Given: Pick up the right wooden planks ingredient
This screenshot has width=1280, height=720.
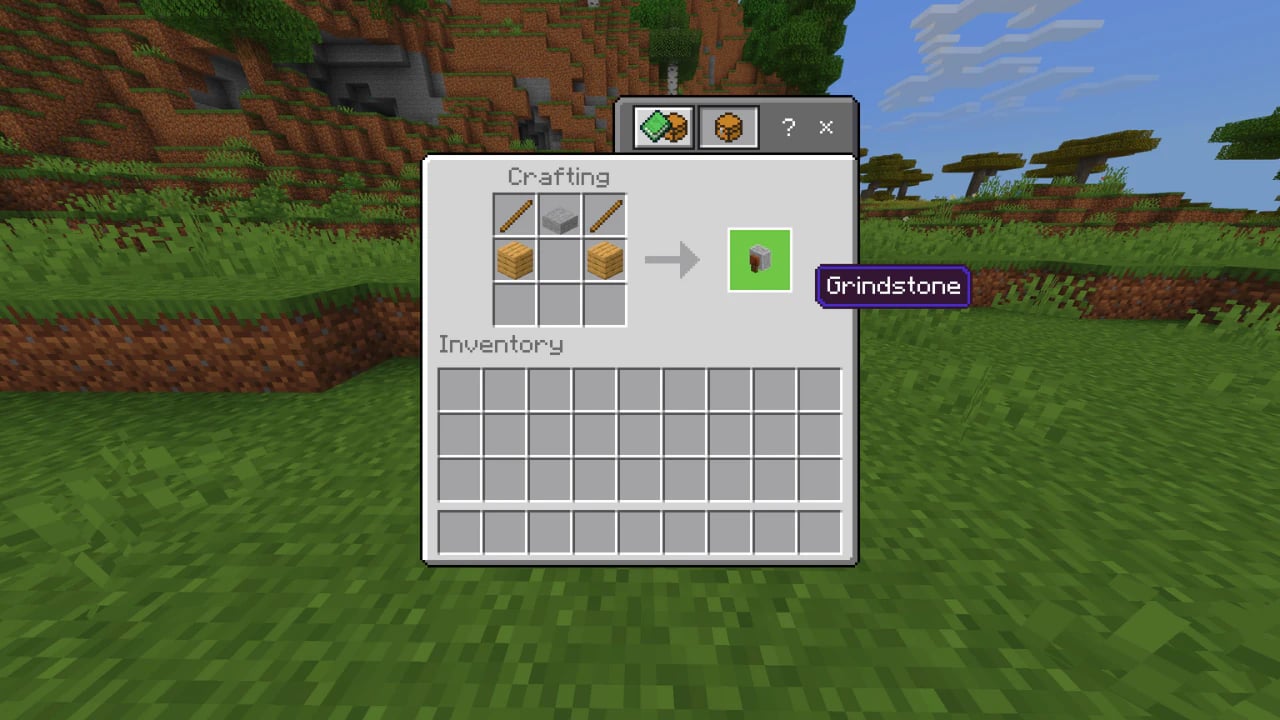Looking at the screenshot, I should pyautogui.click(x=604, y=260).
